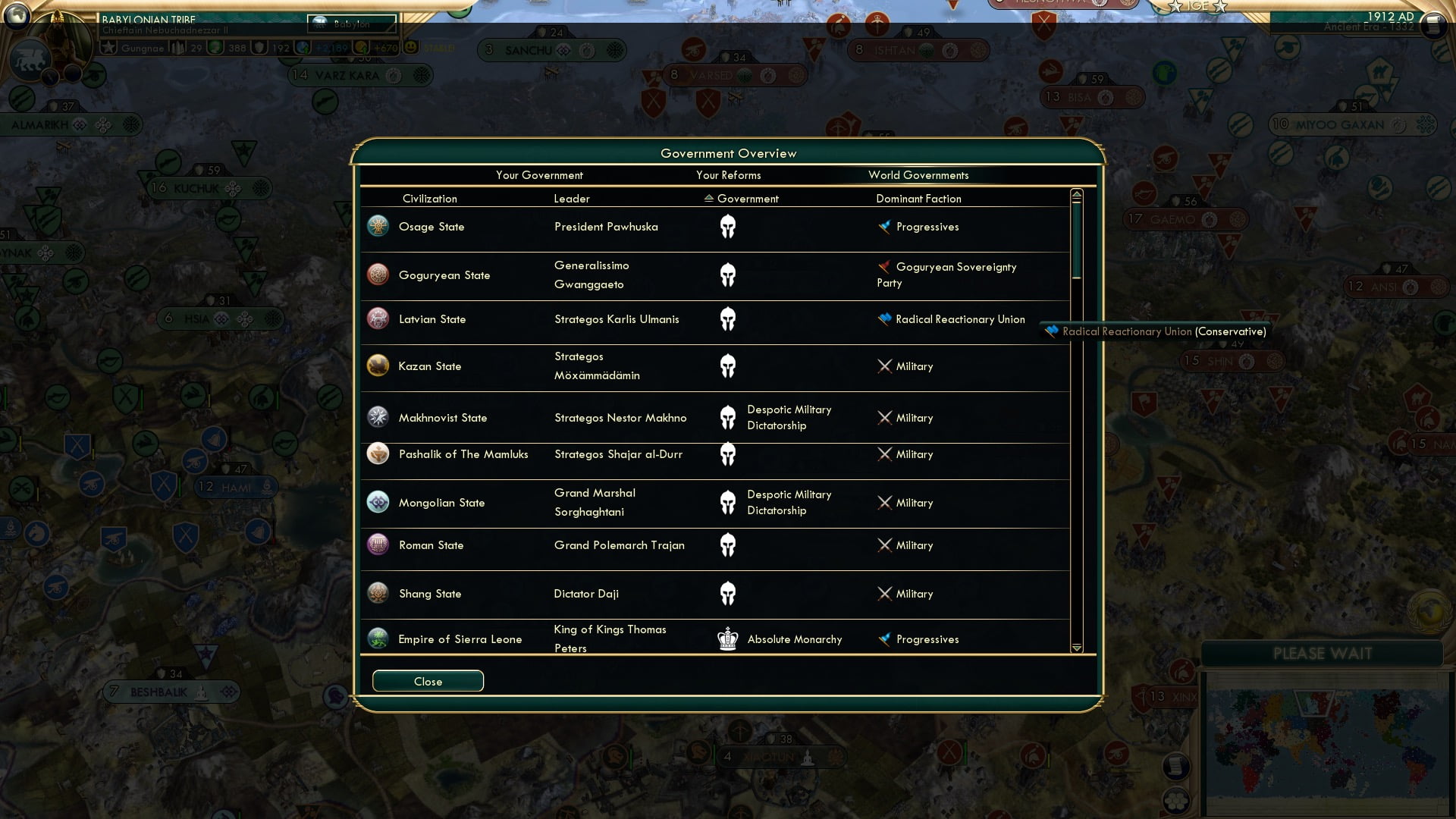1456x819 pixels.
Task: Toggle the sort arrow on the Government column
Action: pos(709,199)
